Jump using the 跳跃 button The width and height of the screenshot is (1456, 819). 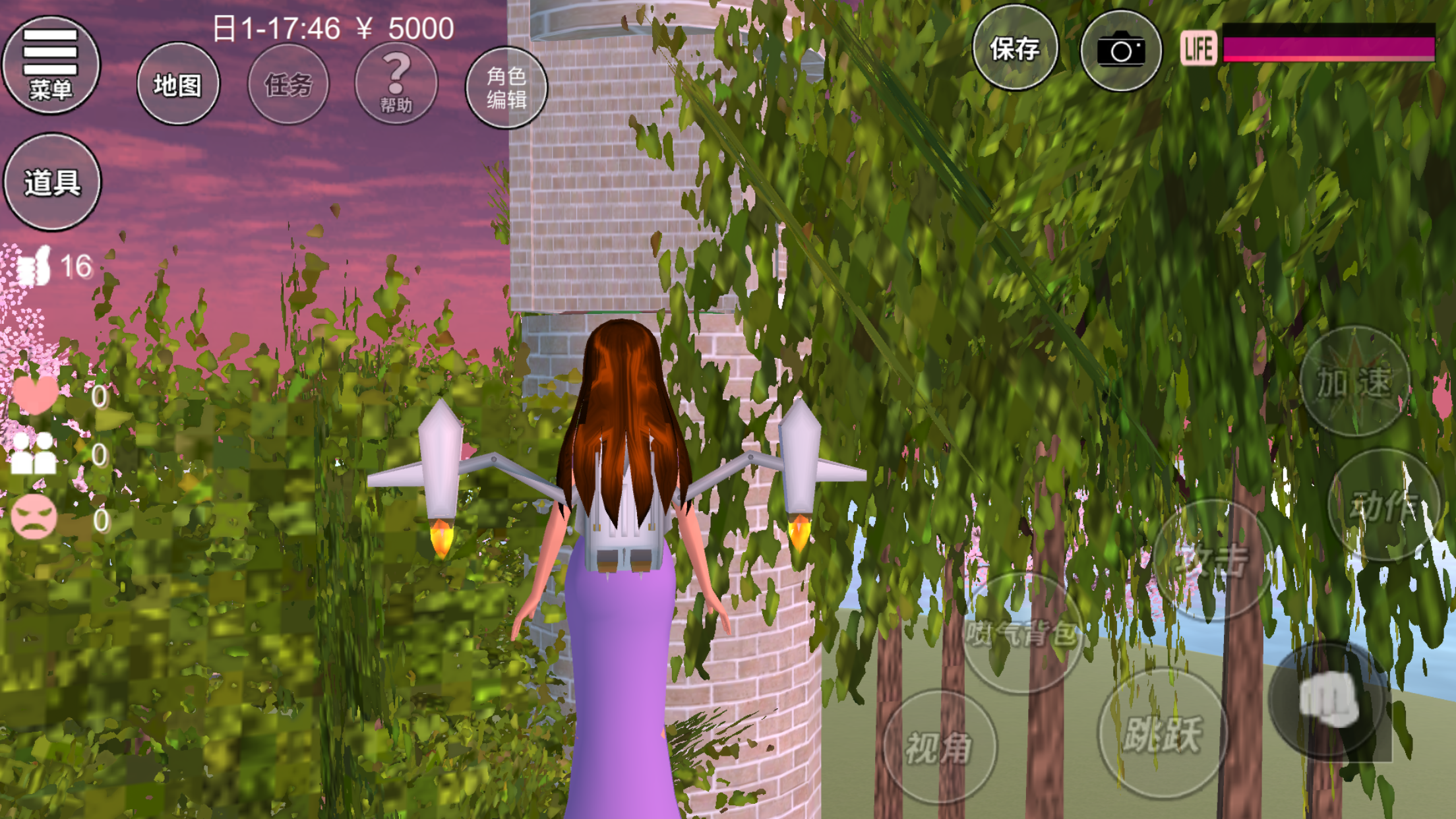click(1163, 733)
